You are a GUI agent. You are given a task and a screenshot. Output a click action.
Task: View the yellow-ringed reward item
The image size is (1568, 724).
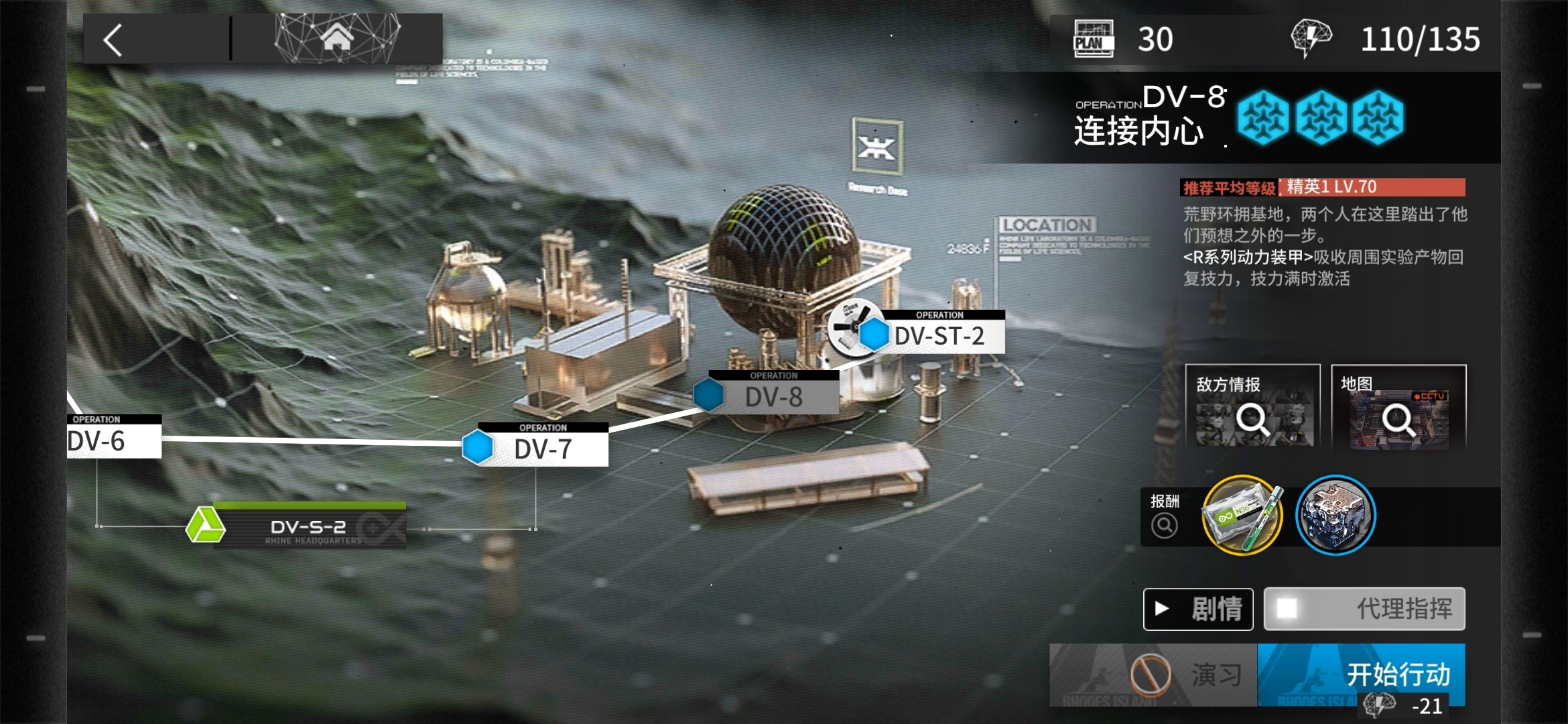tap(1242, 516)
